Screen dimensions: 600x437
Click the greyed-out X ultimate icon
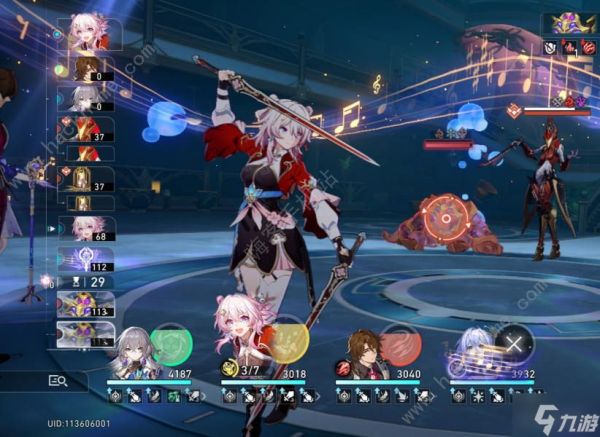point(515,343)
